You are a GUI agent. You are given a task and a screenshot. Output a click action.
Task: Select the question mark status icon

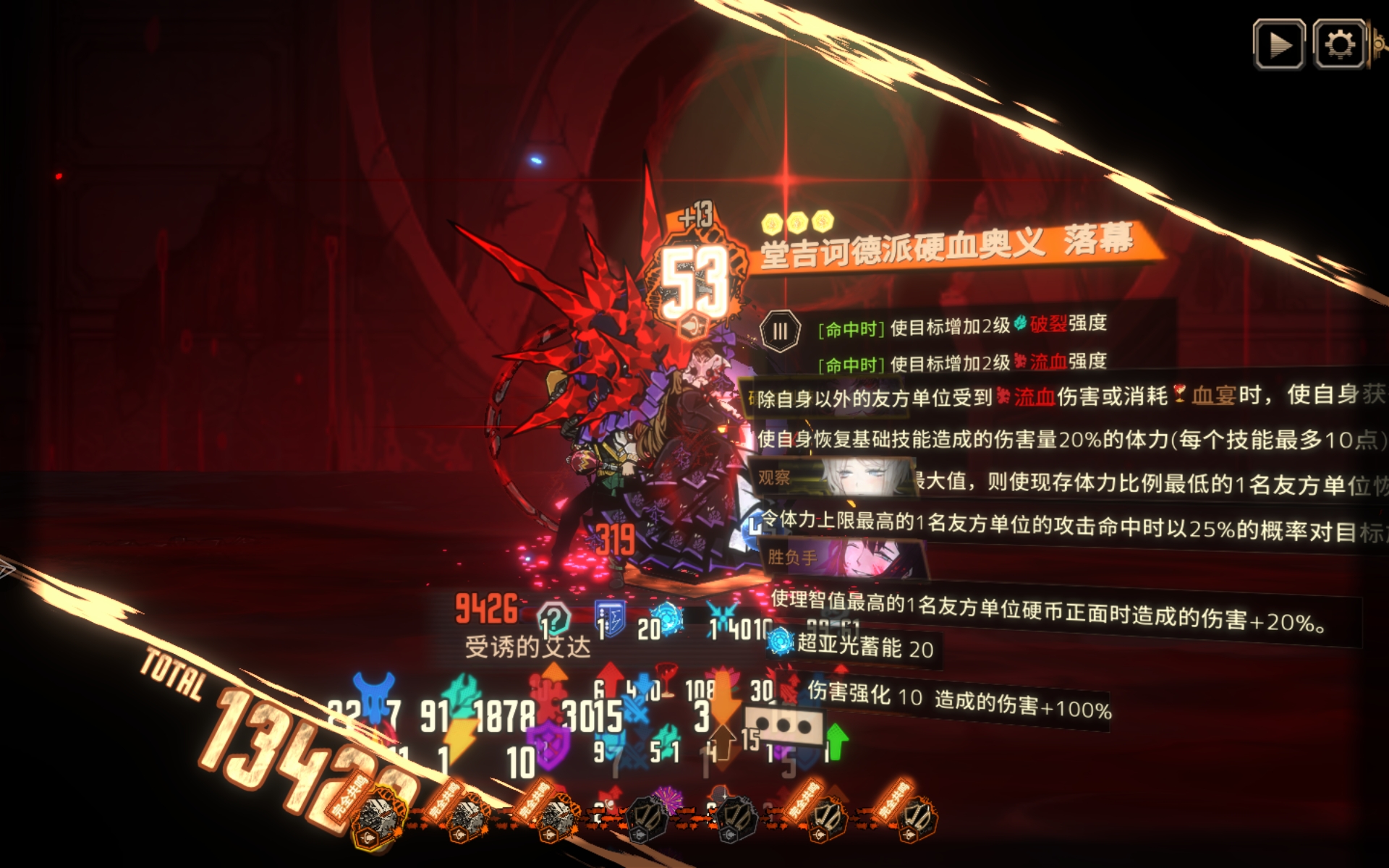[x=554, y=619]
